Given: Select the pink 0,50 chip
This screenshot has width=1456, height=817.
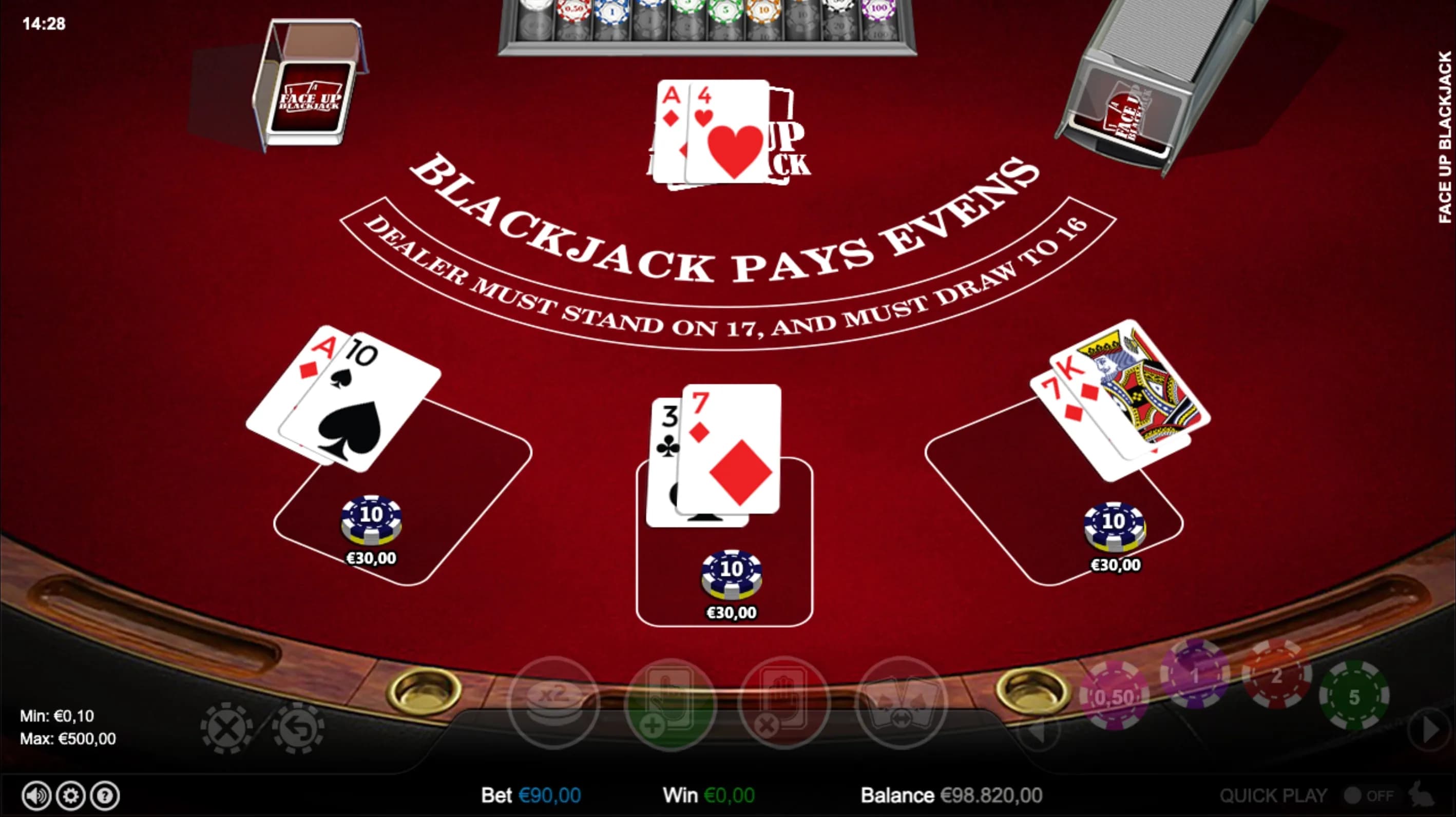Looking at the screenshot, I should 1114,696.
